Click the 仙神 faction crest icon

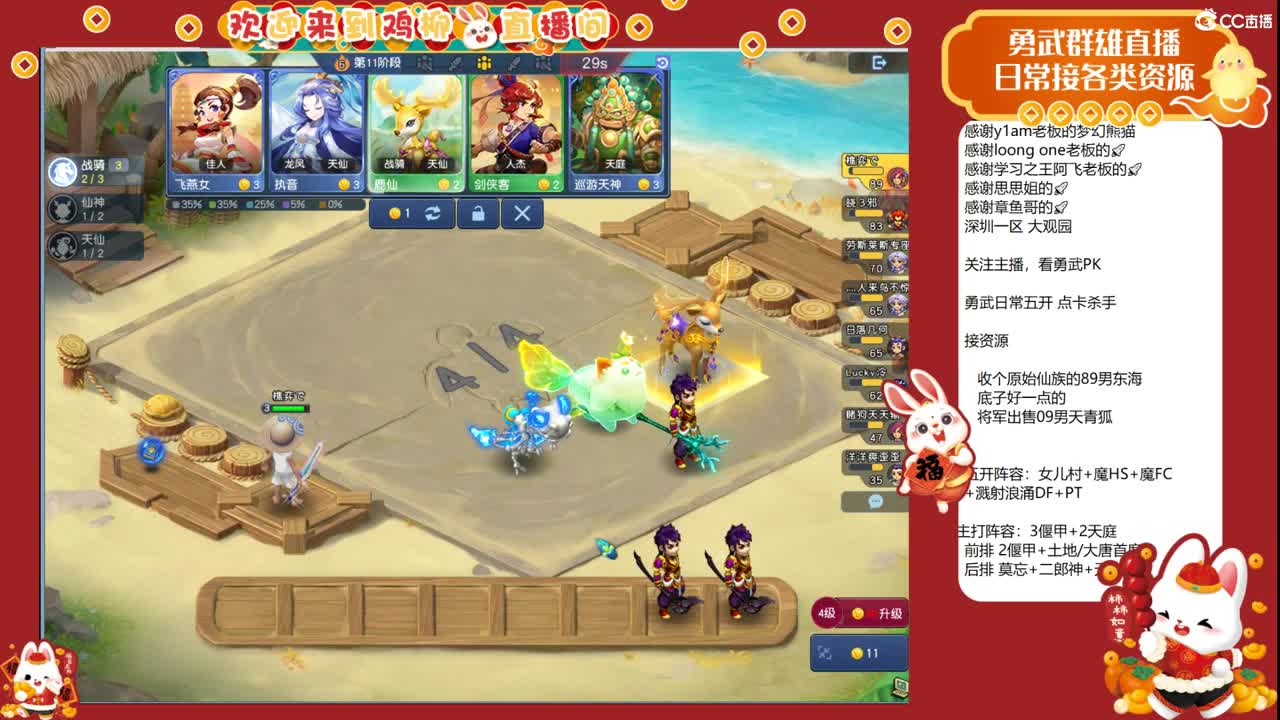(x=63, y=209)
